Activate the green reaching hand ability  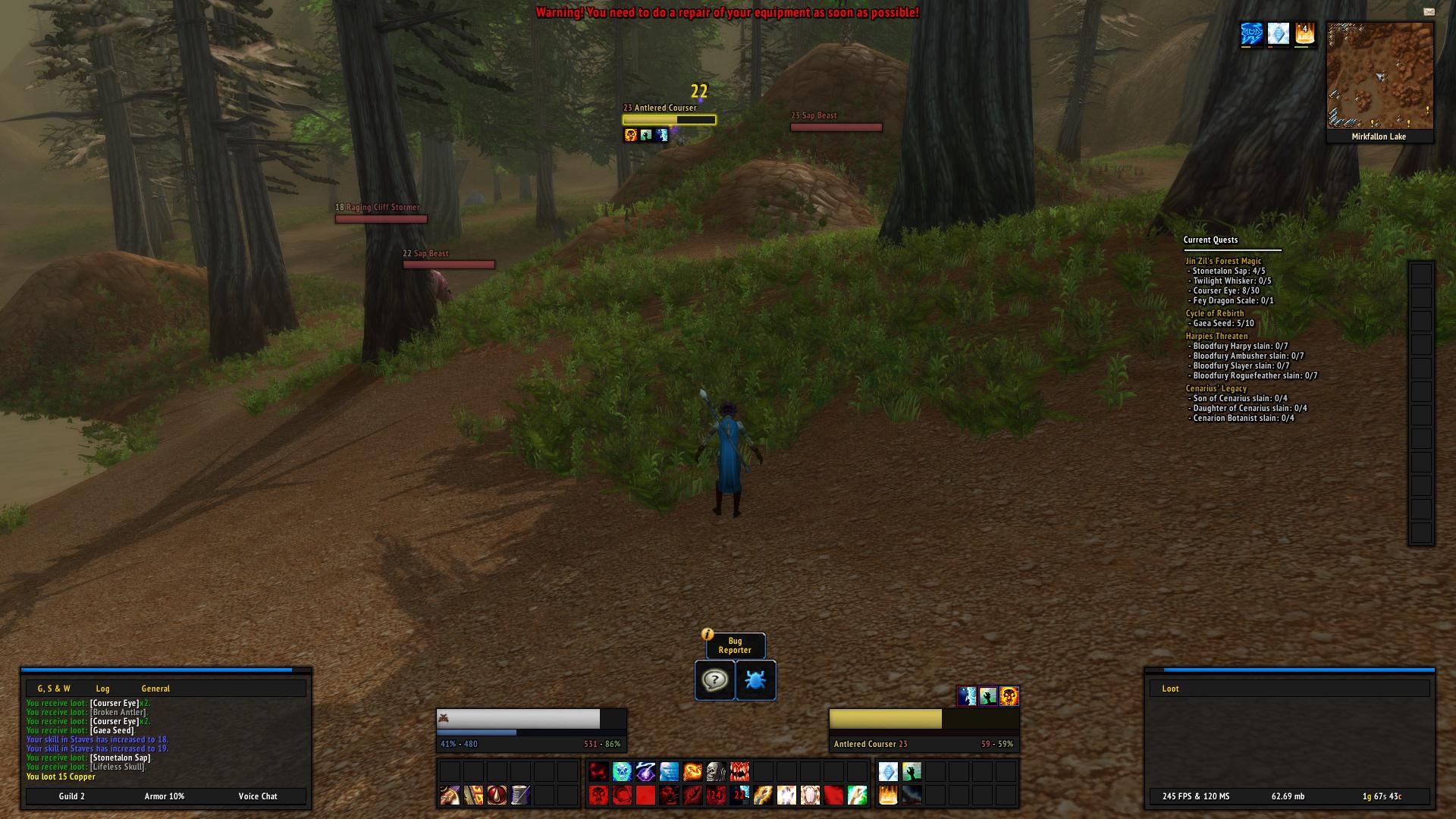[912, 772]
